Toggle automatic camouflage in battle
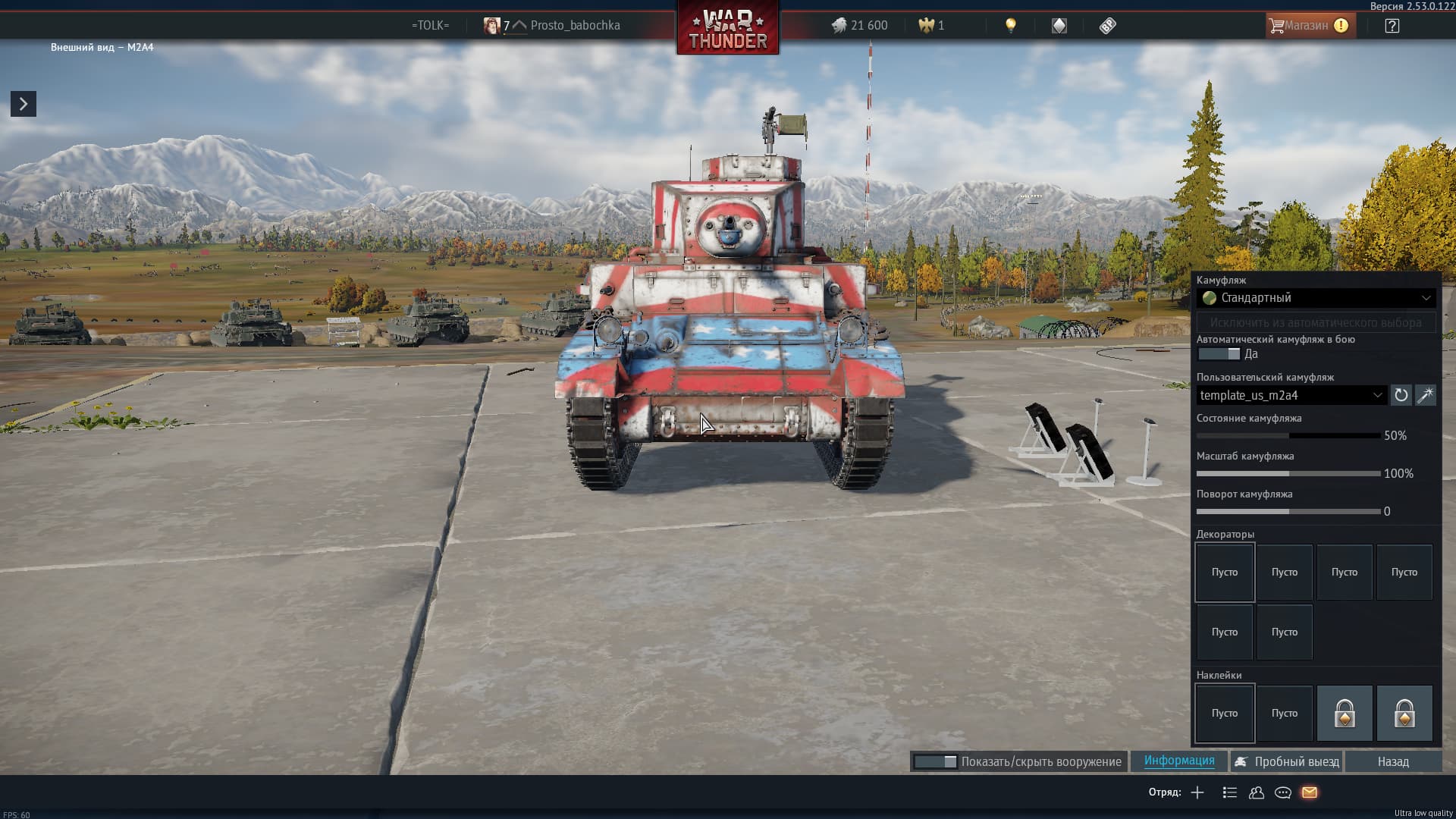Viewport: 1456px width, 819px height. coord(1219,354)
